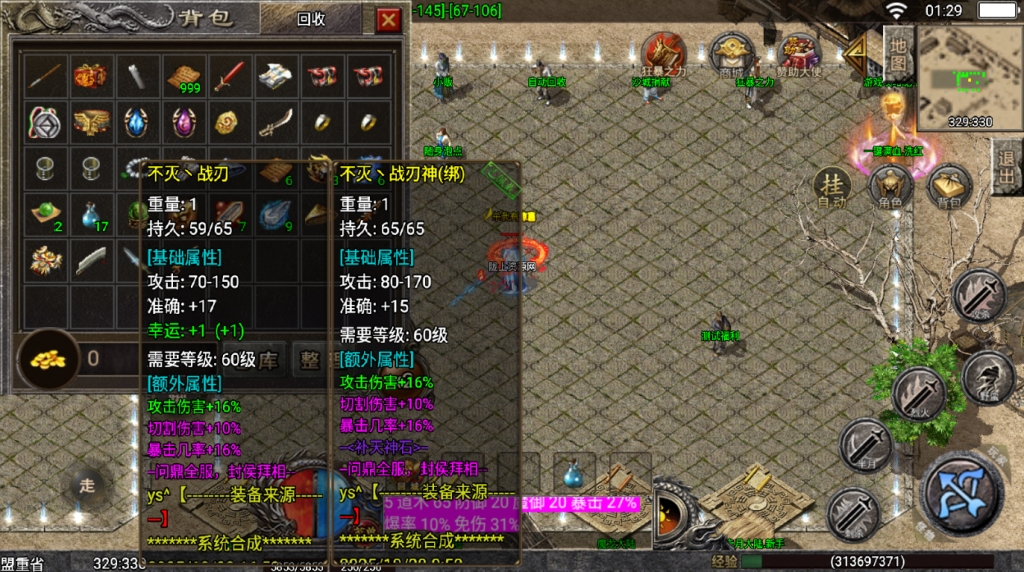Close the backpack window
This screenshot has width=1024, height=572.
point(388,19)
